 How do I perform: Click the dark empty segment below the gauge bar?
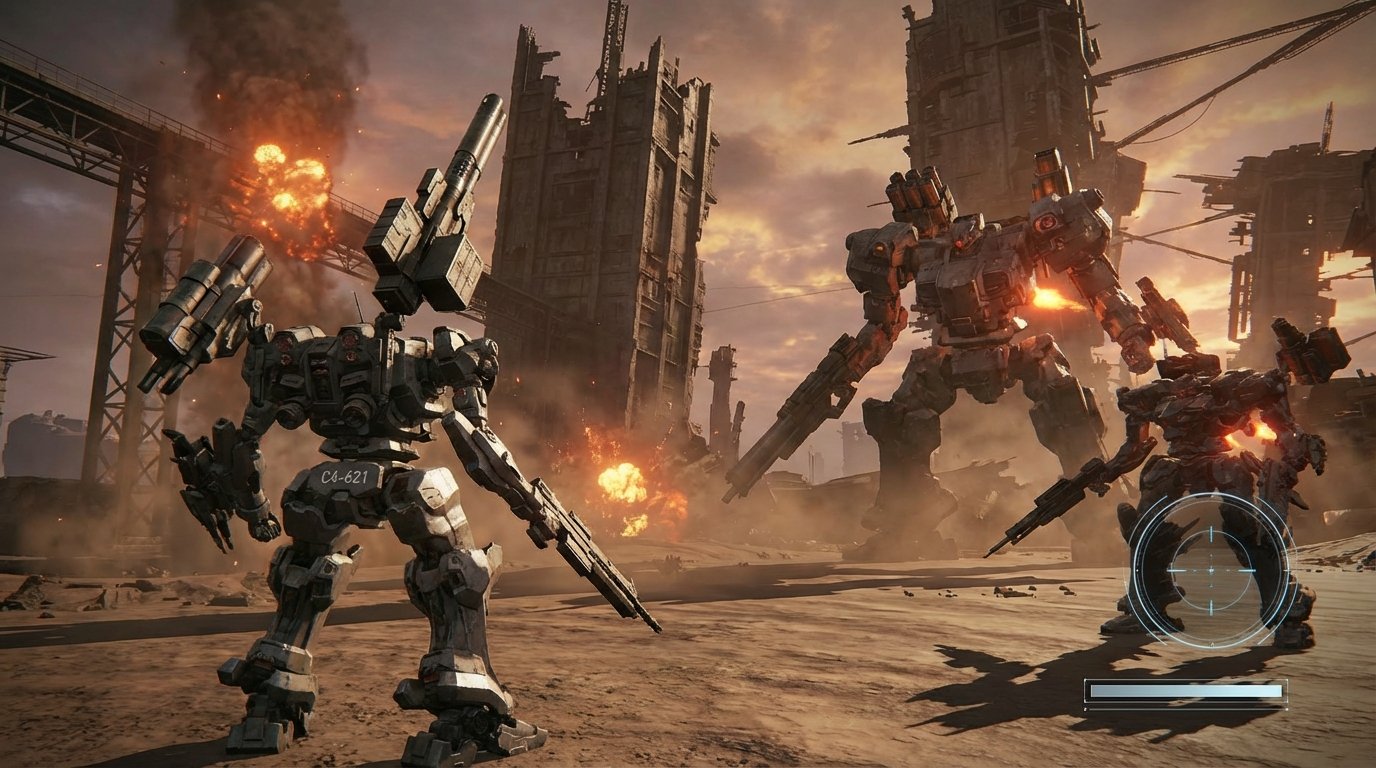(1186, 709)
